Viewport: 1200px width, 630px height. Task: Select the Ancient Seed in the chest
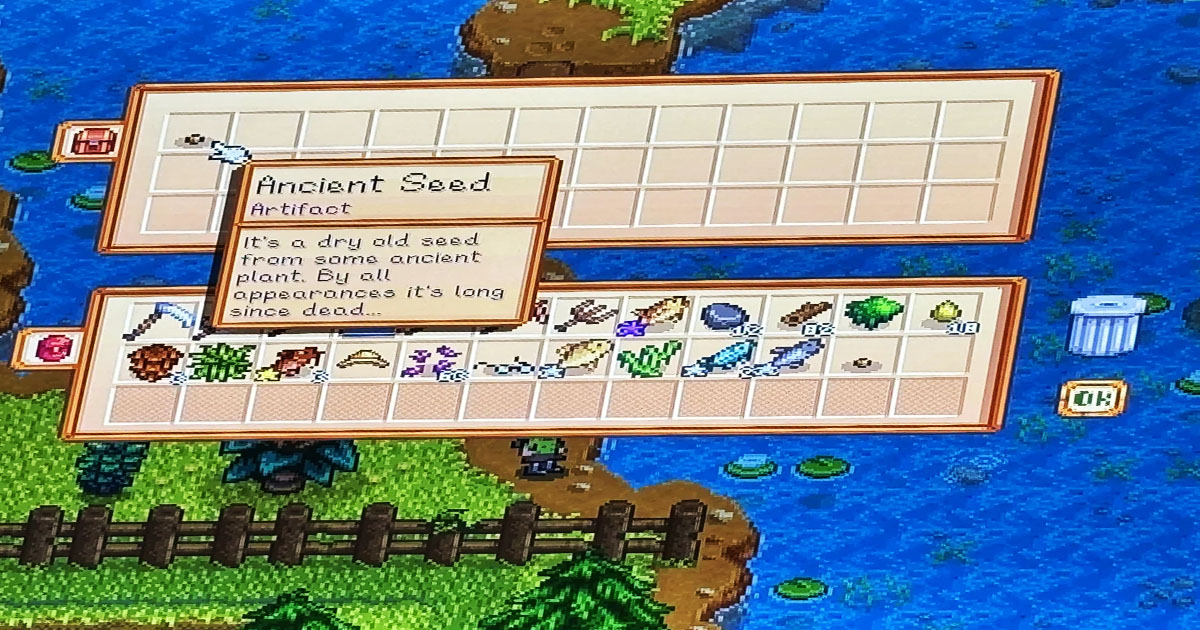click(193, 140)
